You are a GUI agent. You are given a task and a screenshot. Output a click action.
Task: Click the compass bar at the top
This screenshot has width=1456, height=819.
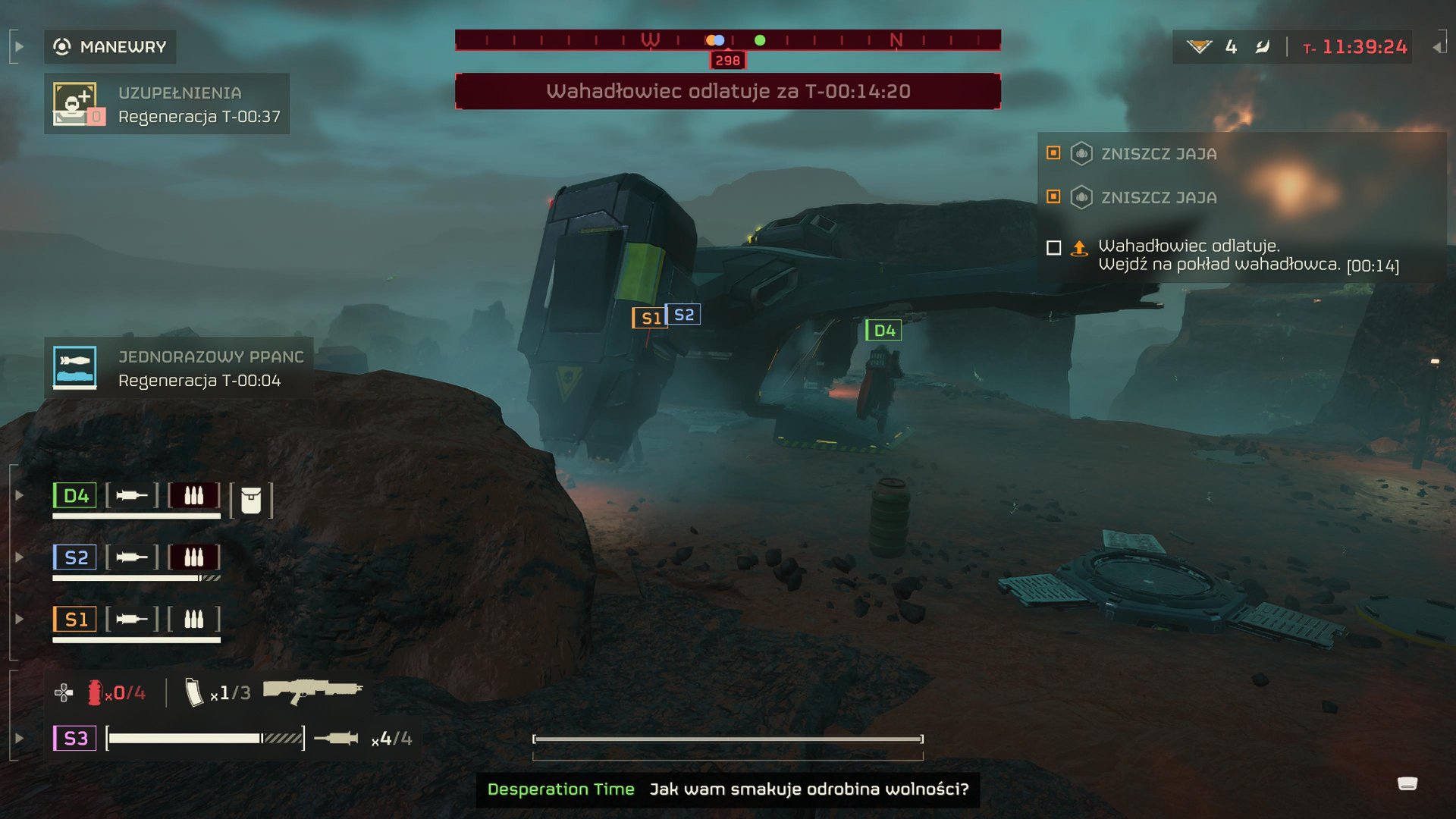coord(727,40)
